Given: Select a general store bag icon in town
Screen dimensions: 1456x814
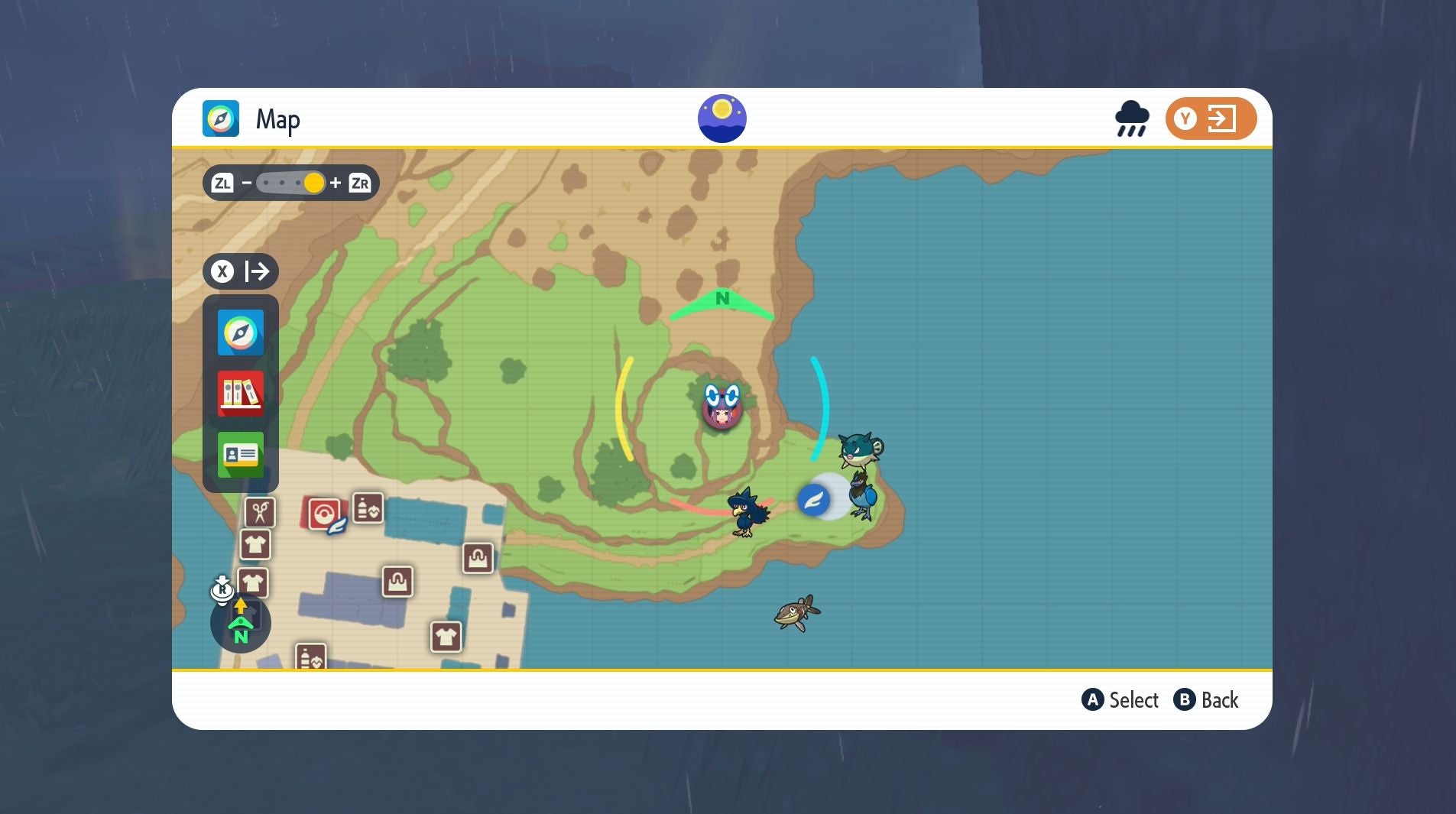Looking at the screenshot, I should 478,558.
